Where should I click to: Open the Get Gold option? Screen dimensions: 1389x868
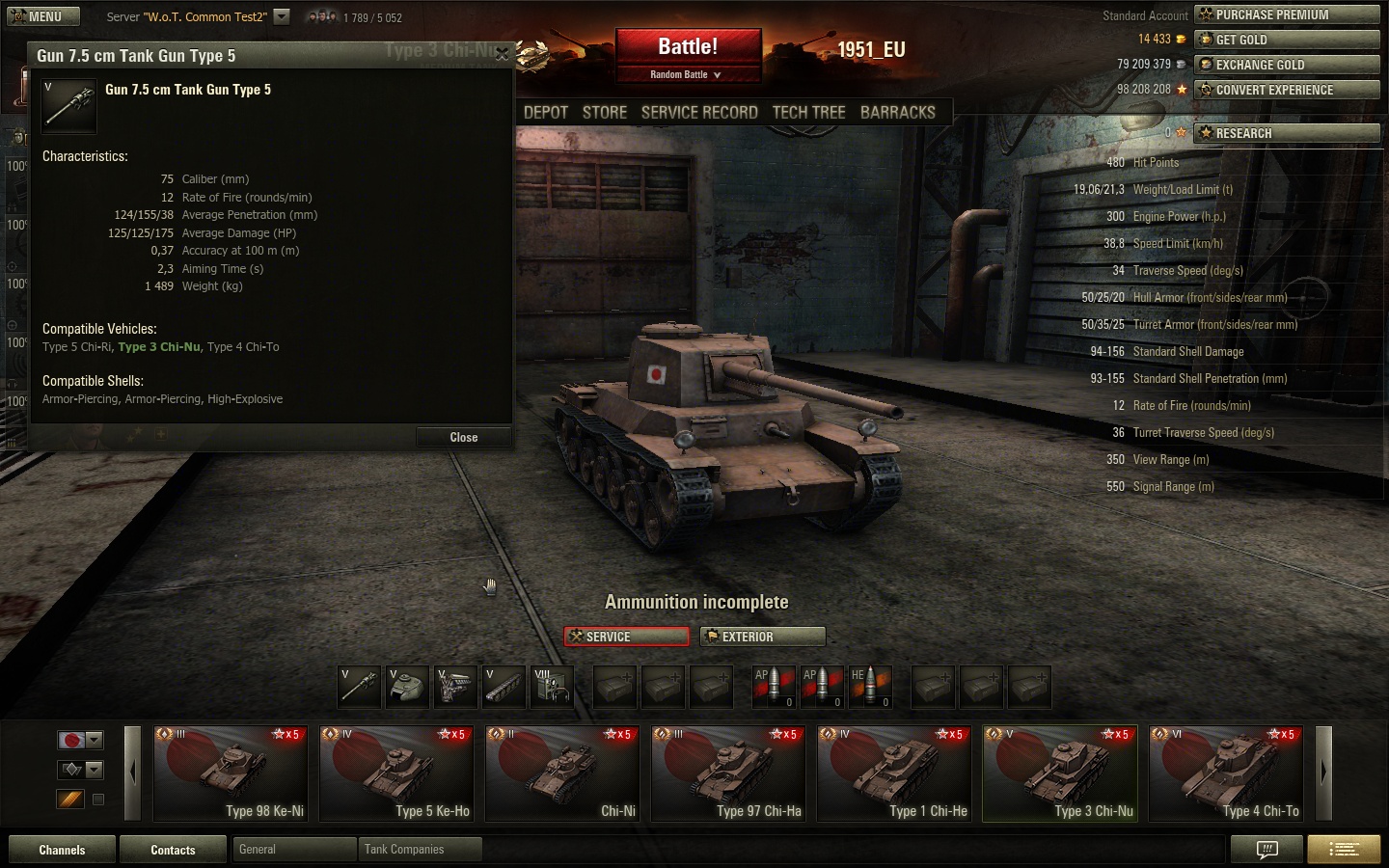click(x=1287, y=40)
